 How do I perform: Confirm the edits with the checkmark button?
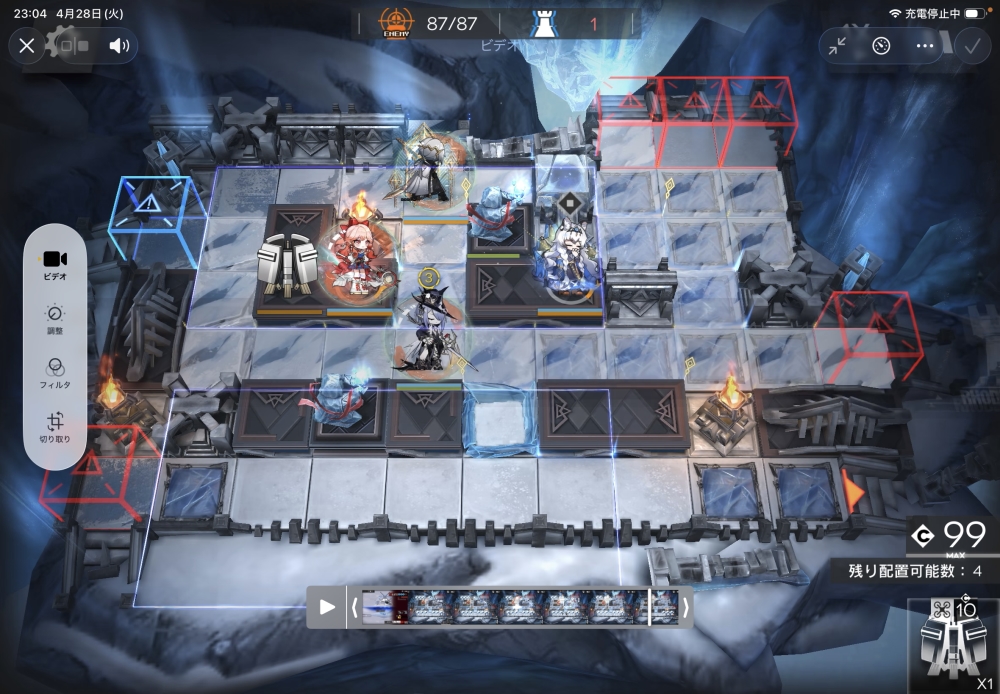[x=970, y=45]
